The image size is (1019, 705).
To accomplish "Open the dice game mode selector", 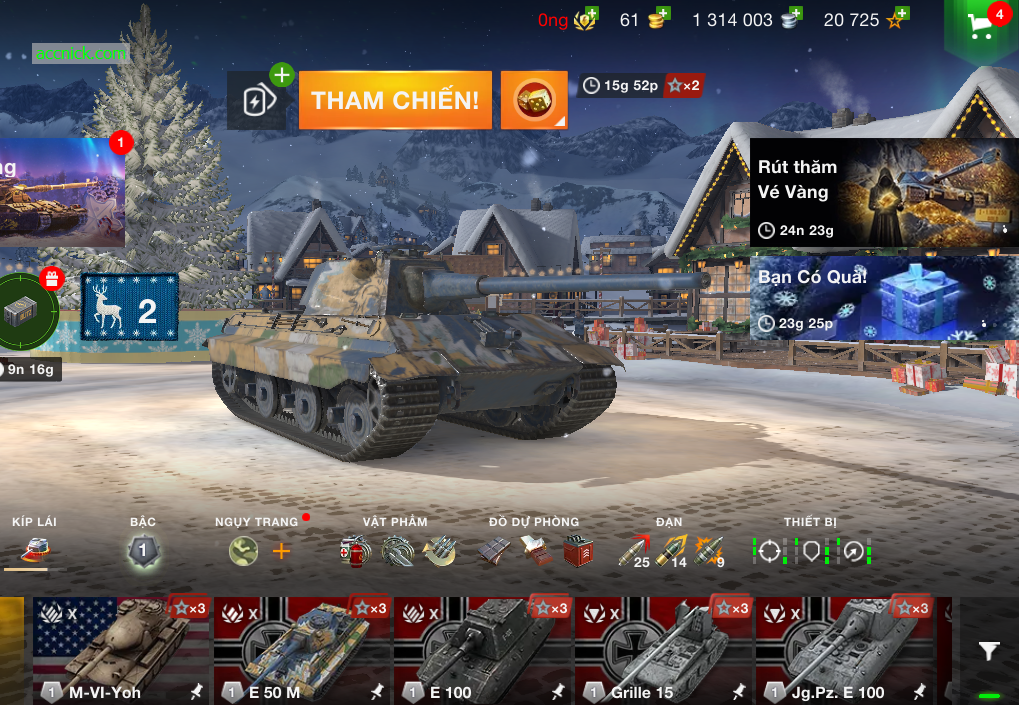I will click(533, 100).
